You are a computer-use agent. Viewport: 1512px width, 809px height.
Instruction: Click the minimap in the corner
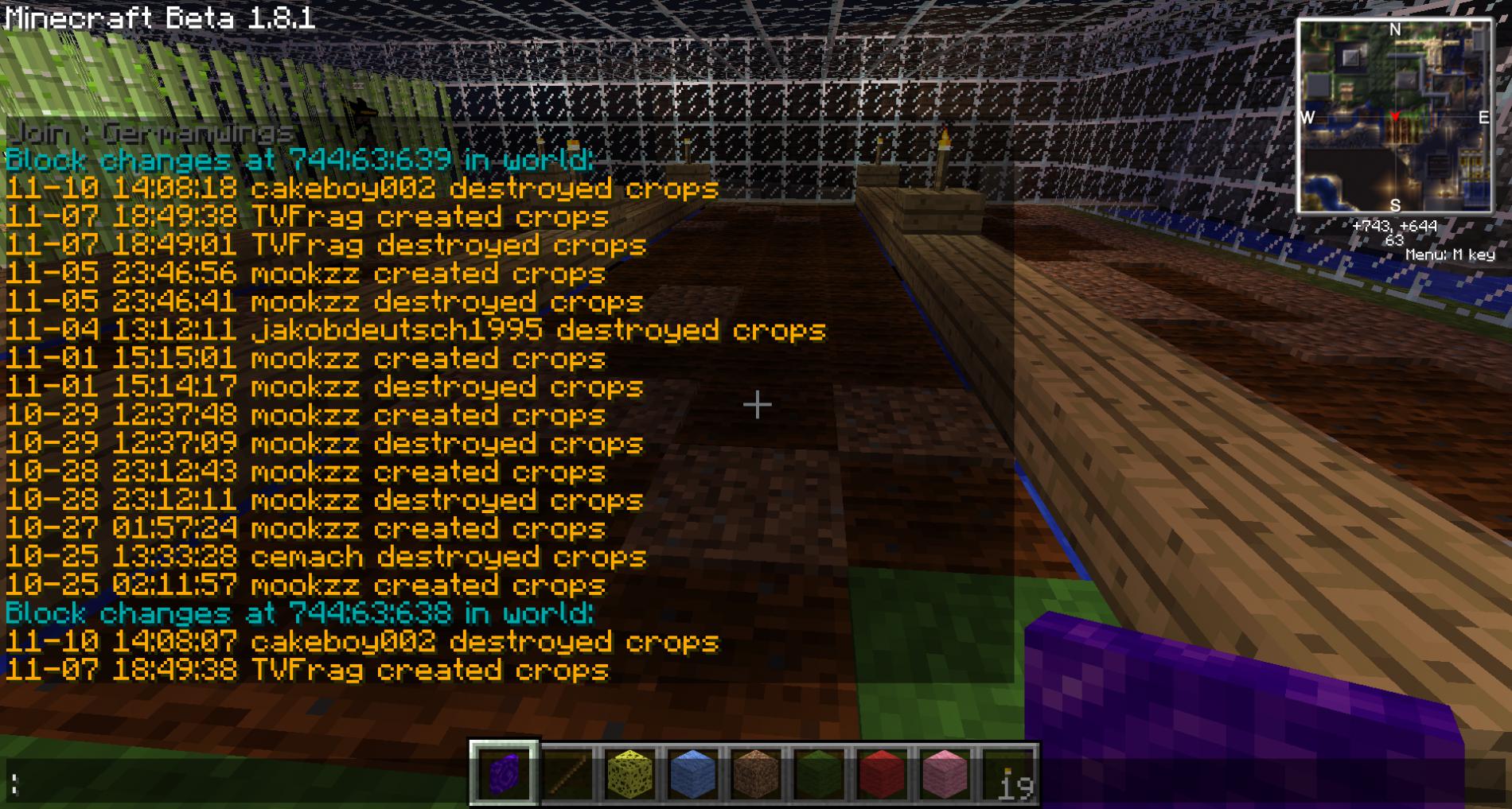click(x=1394, y=117)
